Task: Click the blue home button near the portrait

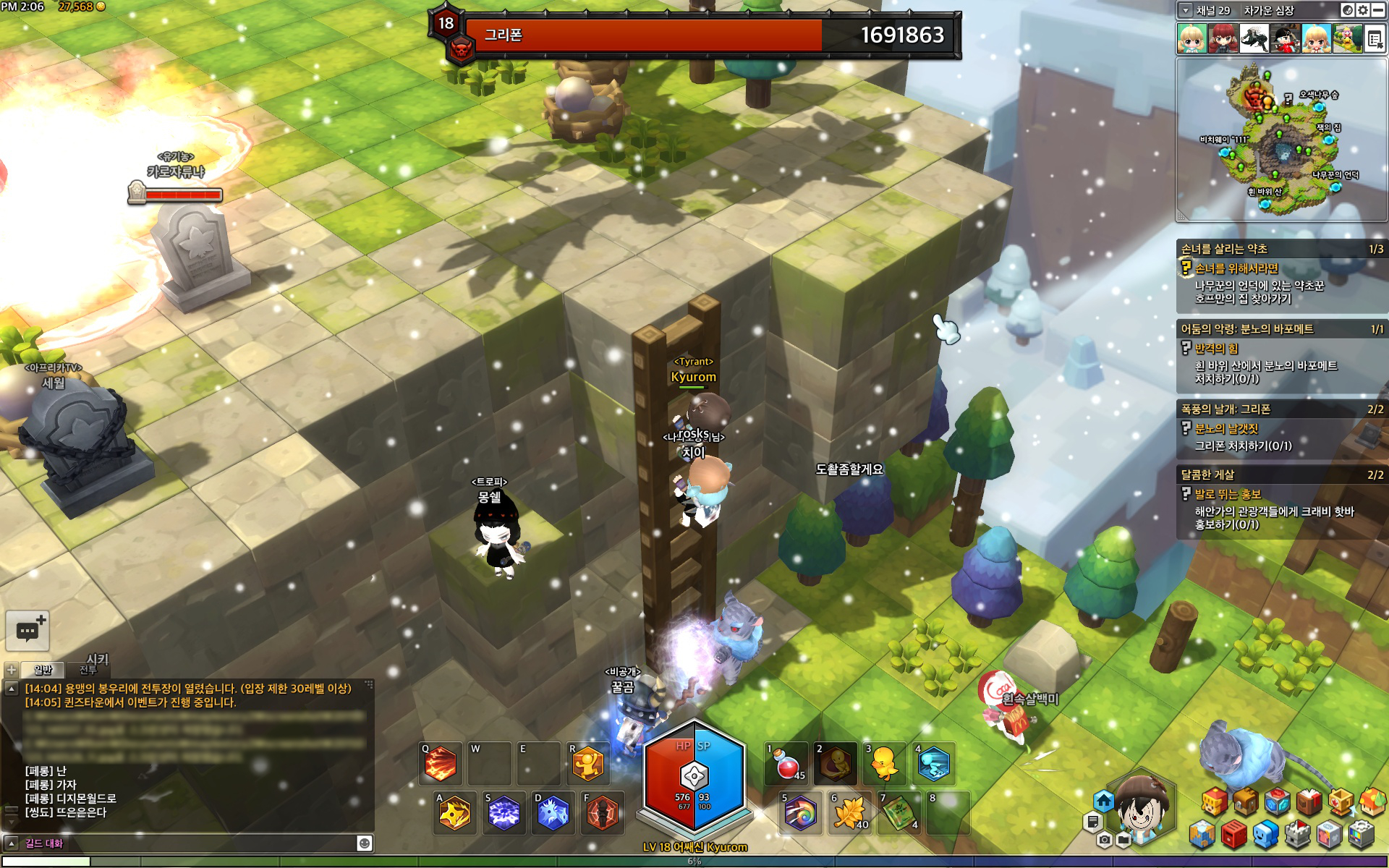Action: click(x=1103, y=801)
